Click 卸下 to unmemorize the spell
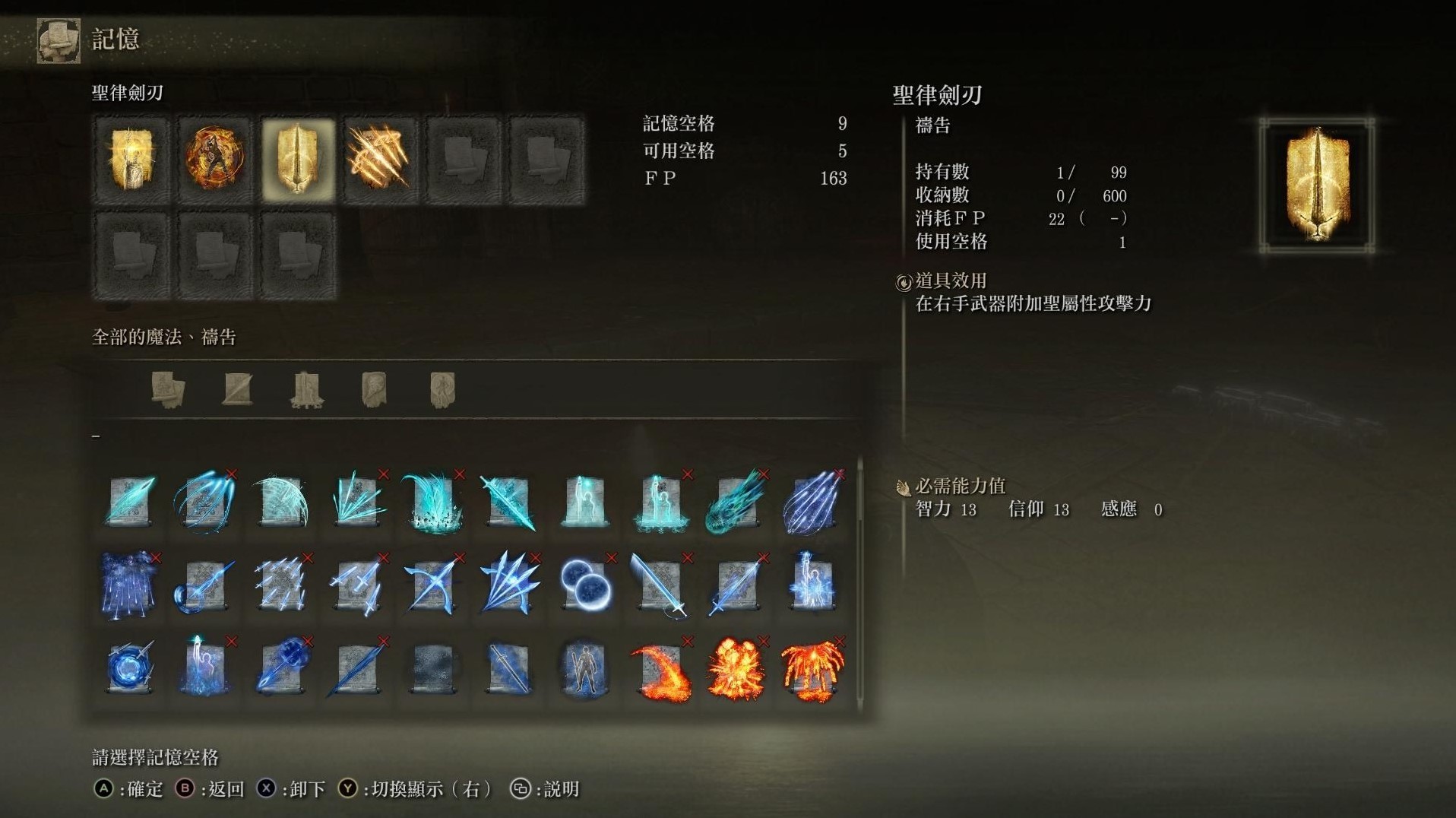Viewport: 1456px width, 818px height. tap(302, 790)
